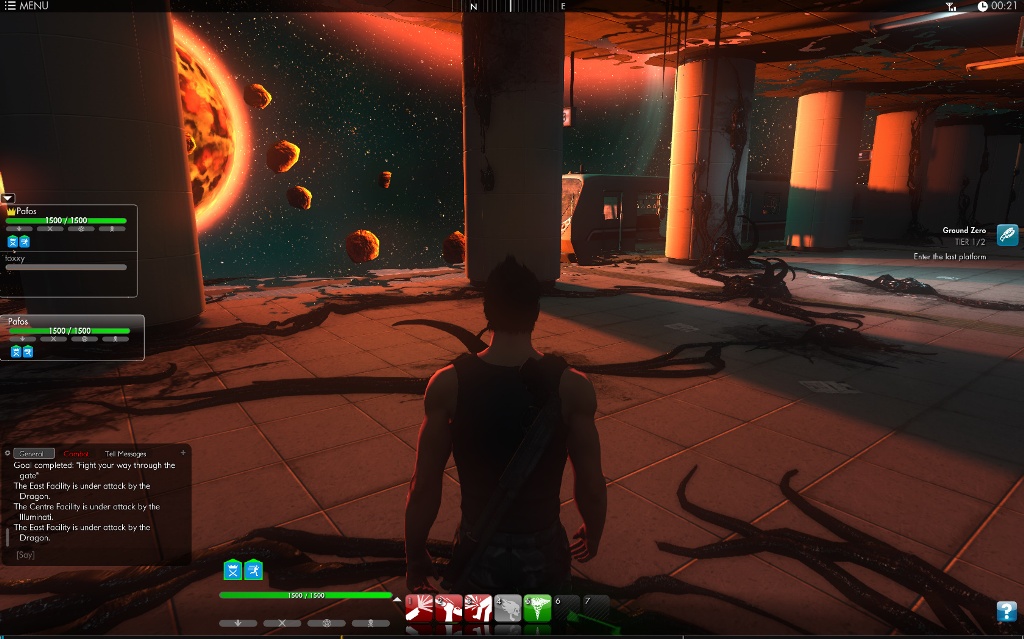This screenshot has height=639, width=1024.
Task: Select team leader Pafos with the crown
Action: coord(26,211)
